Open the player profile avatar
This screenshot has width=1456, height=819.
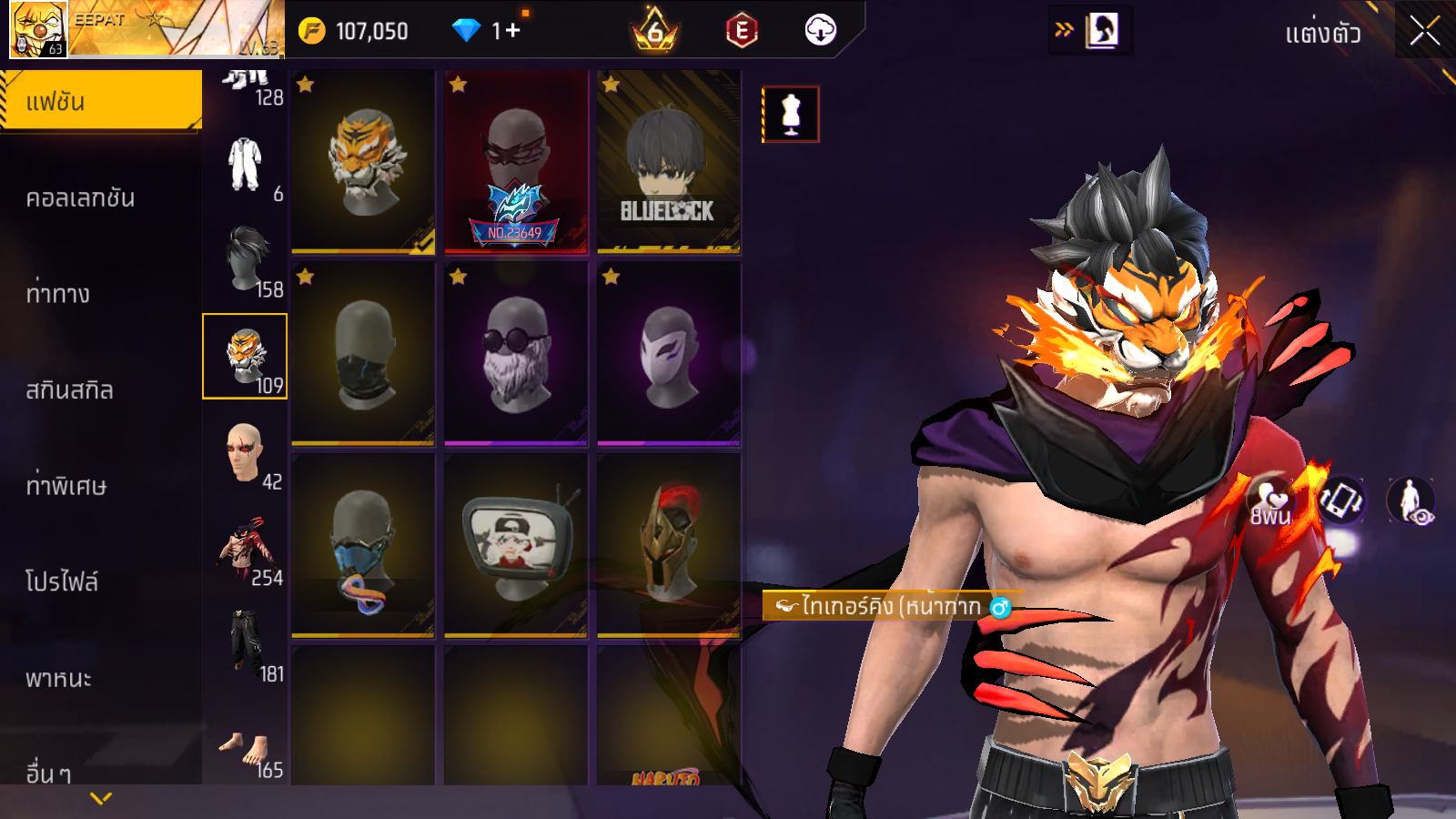pos(38,29)
